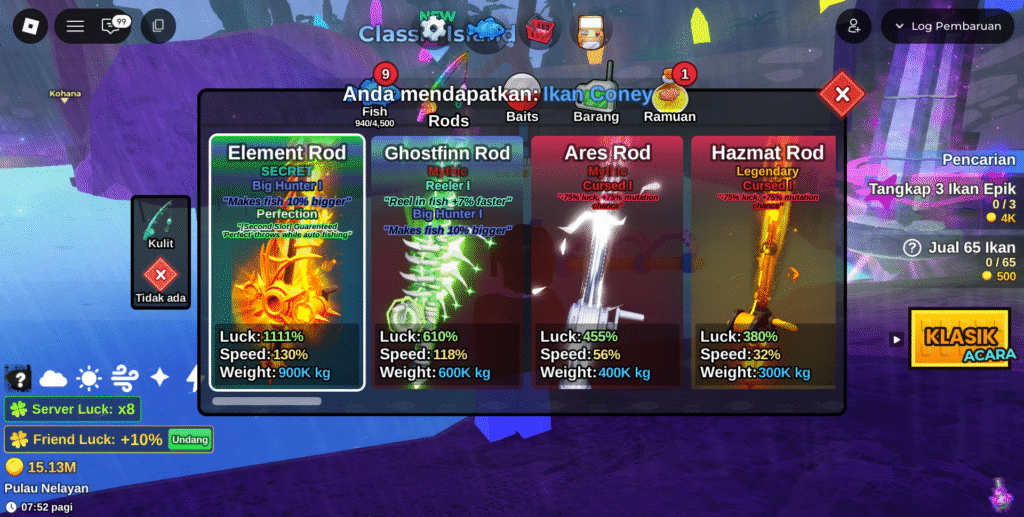Click the blue fish icon at top
Viewport: 1024px width, 517px height.
[489, 28]
